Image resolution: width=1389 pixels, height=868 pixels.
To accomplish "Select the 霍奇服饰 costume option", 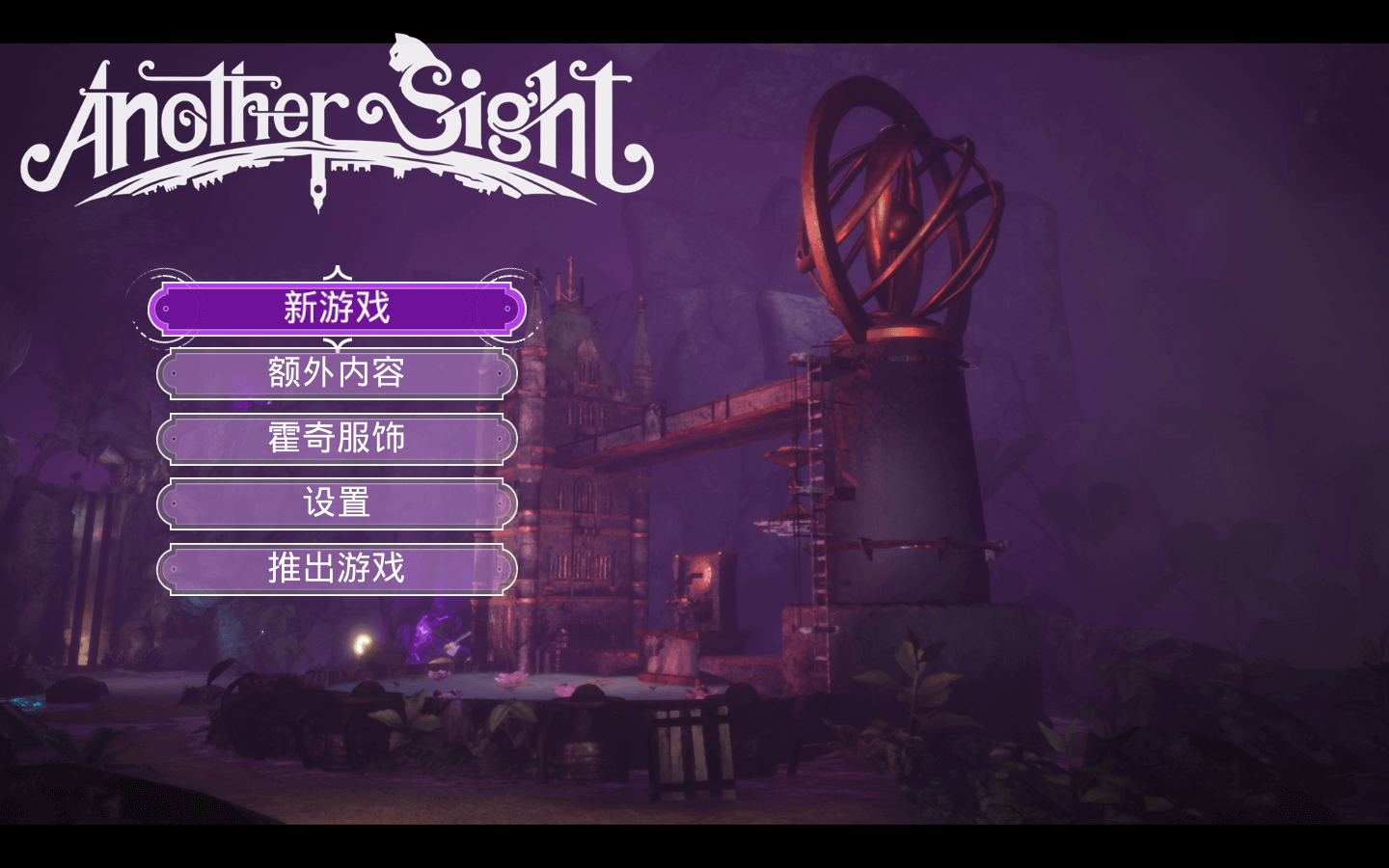I will [337, 439].
